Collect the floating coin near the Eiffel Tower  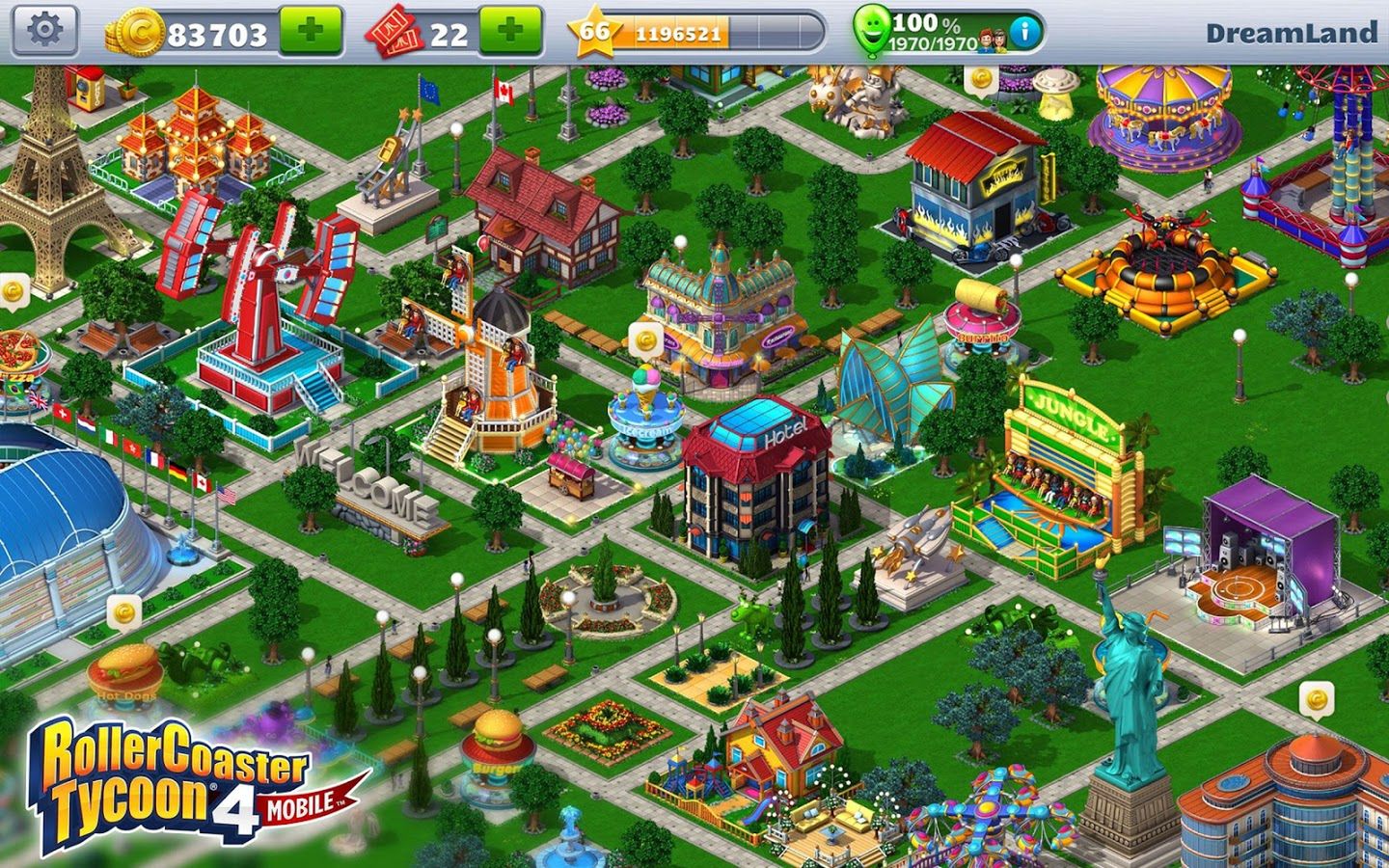pos(14,289)
